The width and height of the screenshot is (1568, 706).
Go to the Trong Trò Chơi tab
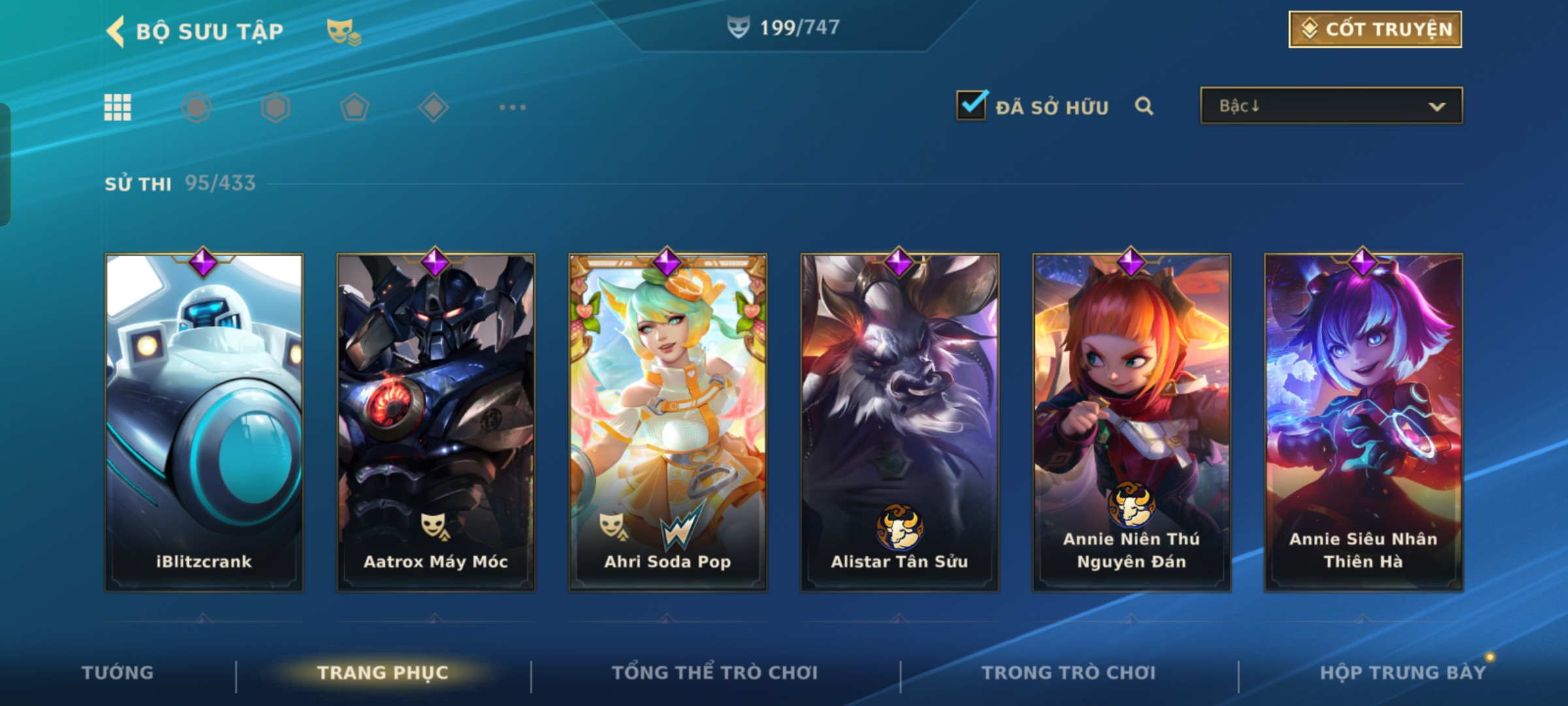[1069, 673]
